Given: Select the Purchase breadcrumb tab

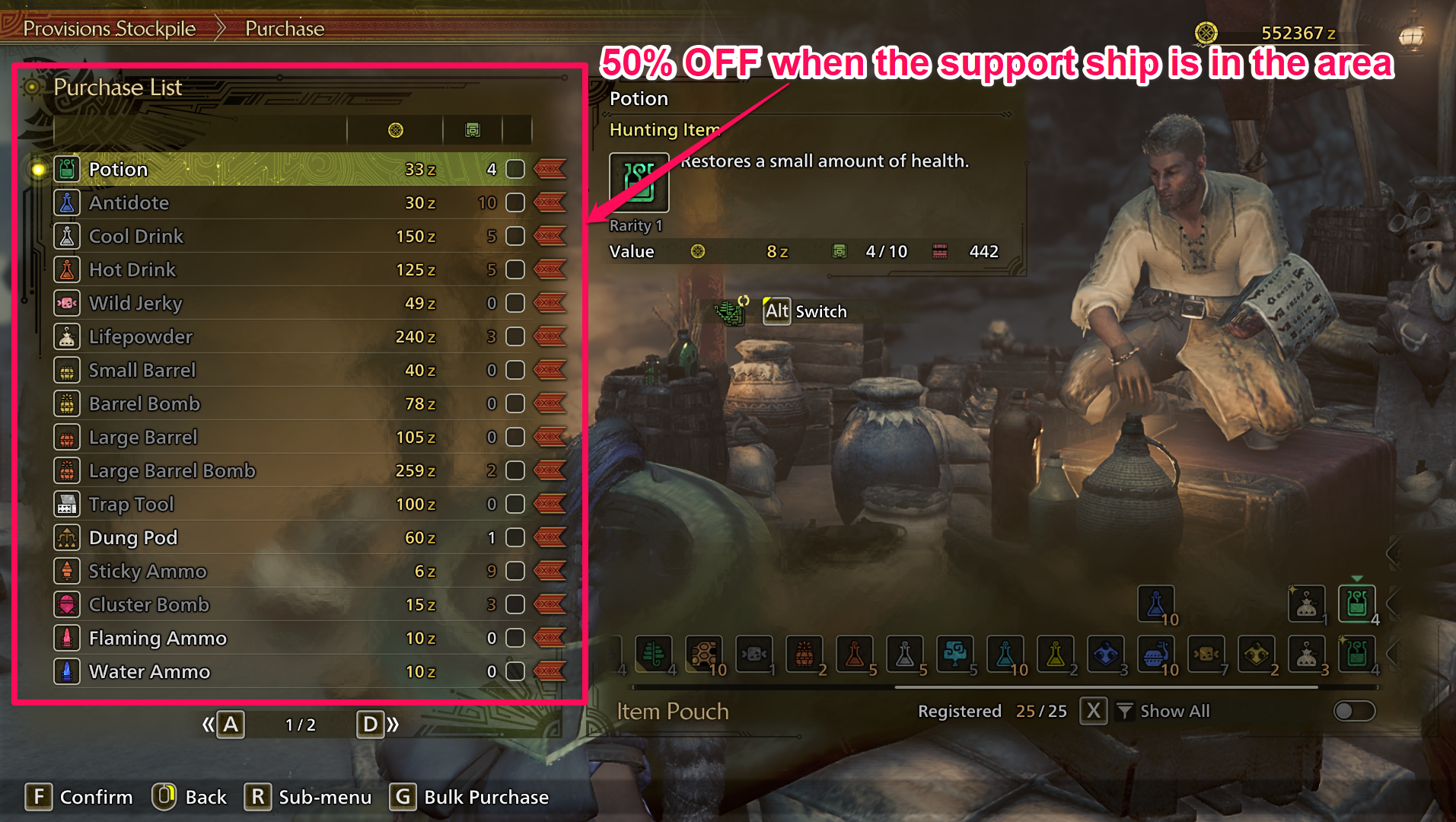Looking at the screenshot, I should [x=284, y=27].
